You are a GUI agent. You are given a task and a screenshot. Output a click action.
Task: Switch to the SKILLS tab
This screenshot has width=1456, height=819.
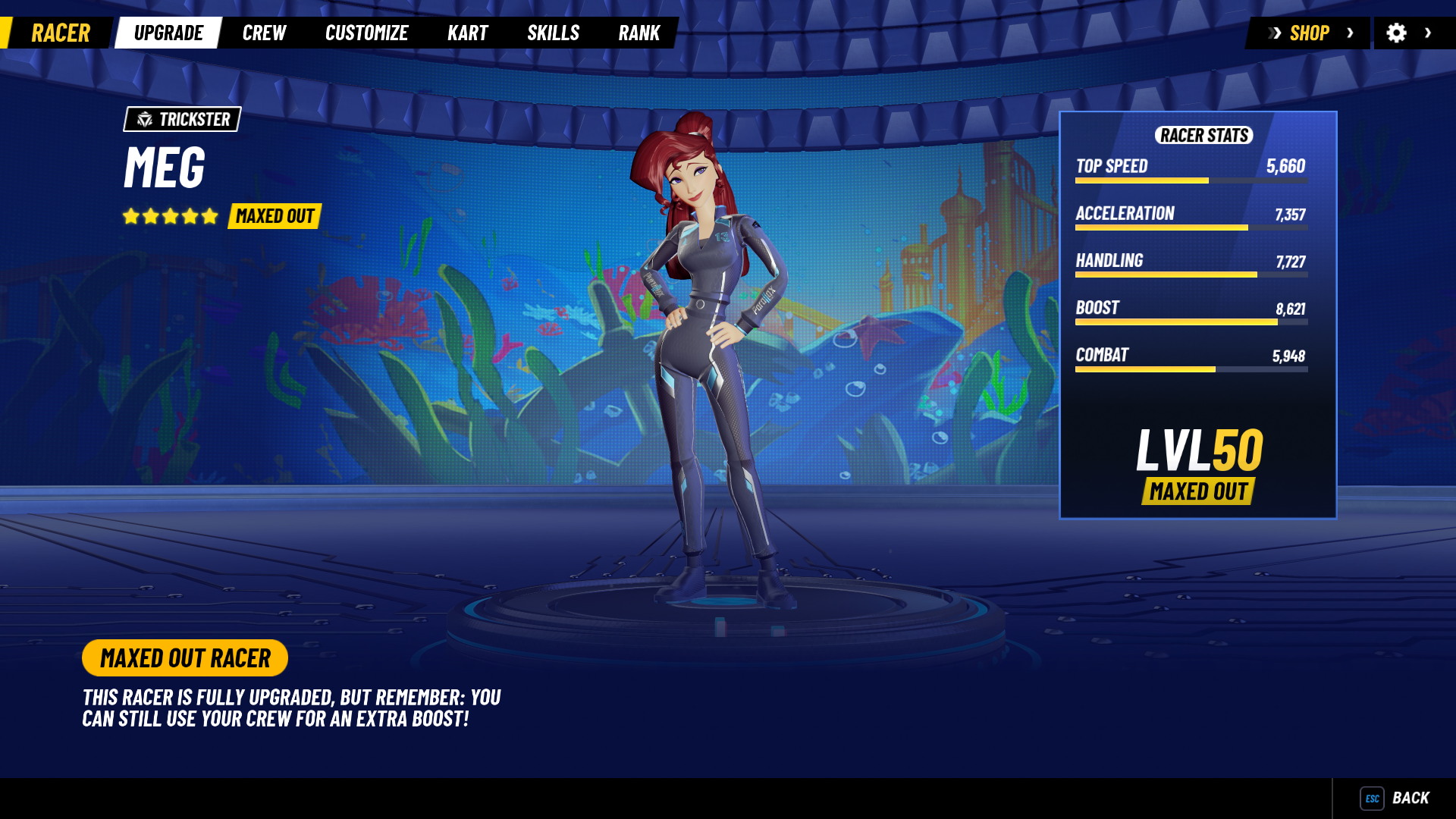tap(554, 33)
